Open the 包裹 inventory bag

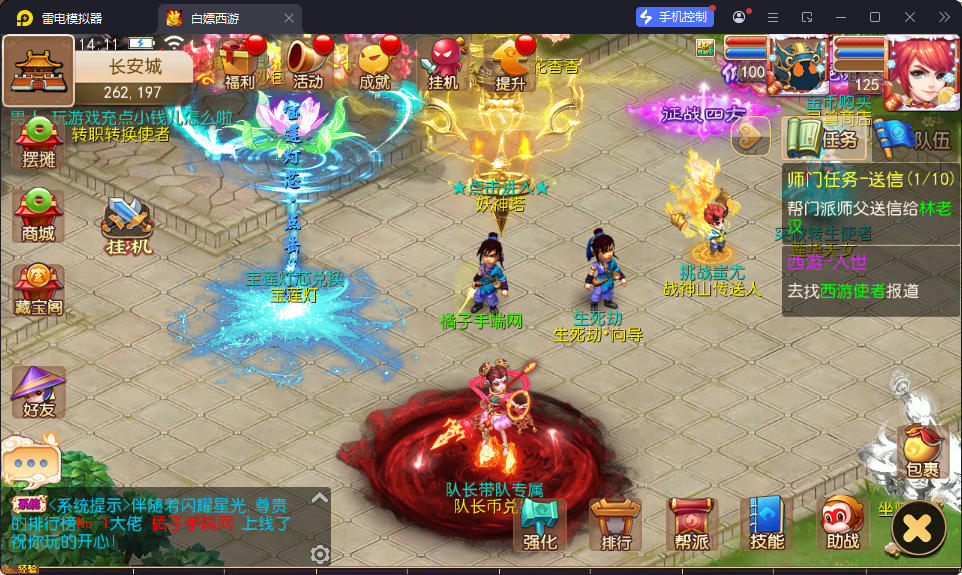tap(922, 452)
